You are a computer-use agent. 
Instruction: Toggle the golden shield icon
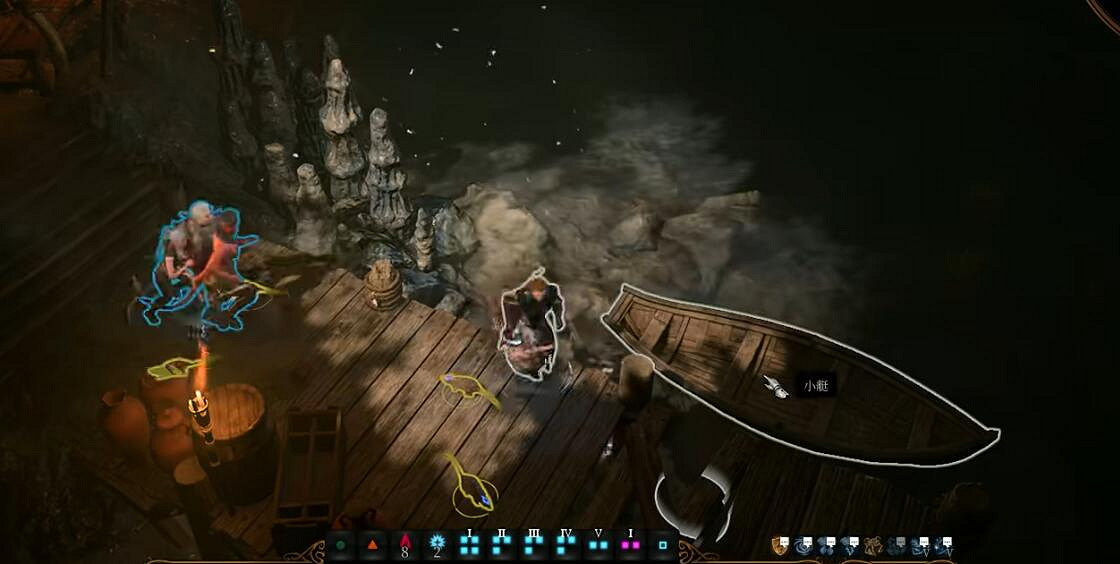coord(779,545)
